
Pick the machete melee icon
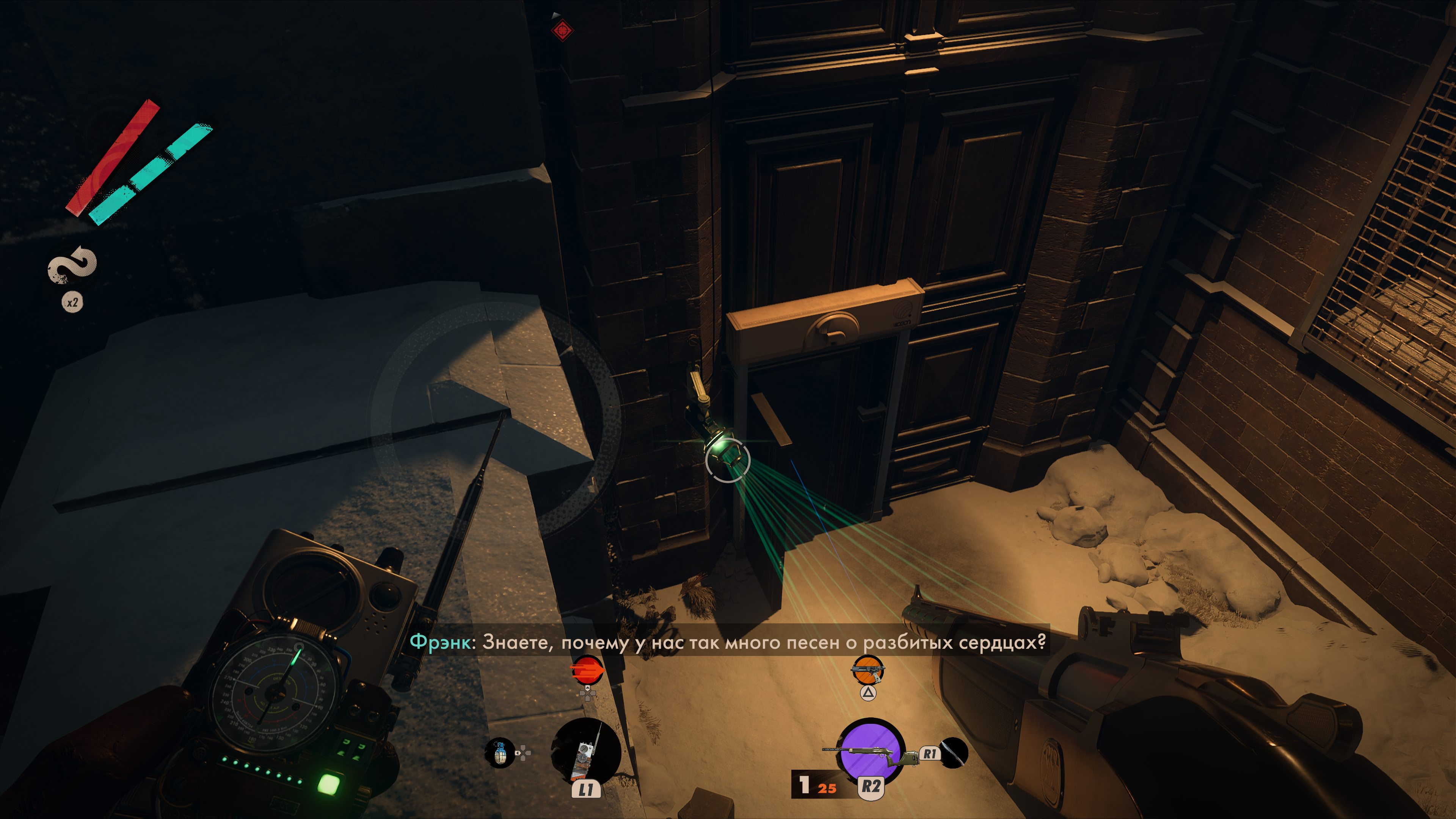point(954,753)
